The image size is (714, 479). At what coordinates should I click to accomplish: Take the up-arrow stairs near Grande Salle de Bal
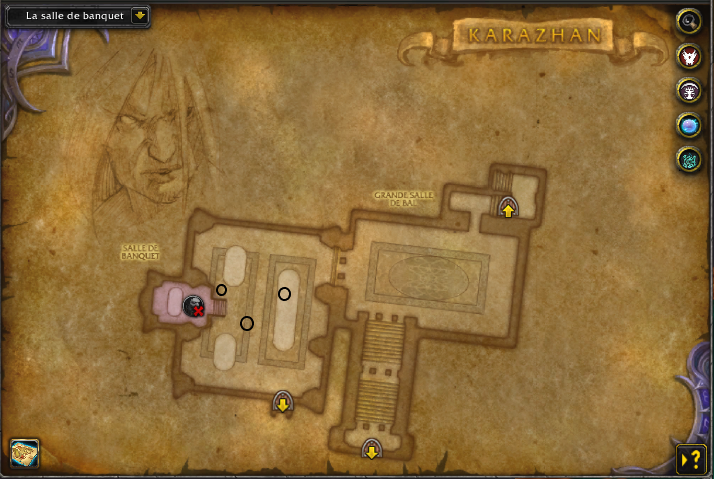tap(508, 209)
